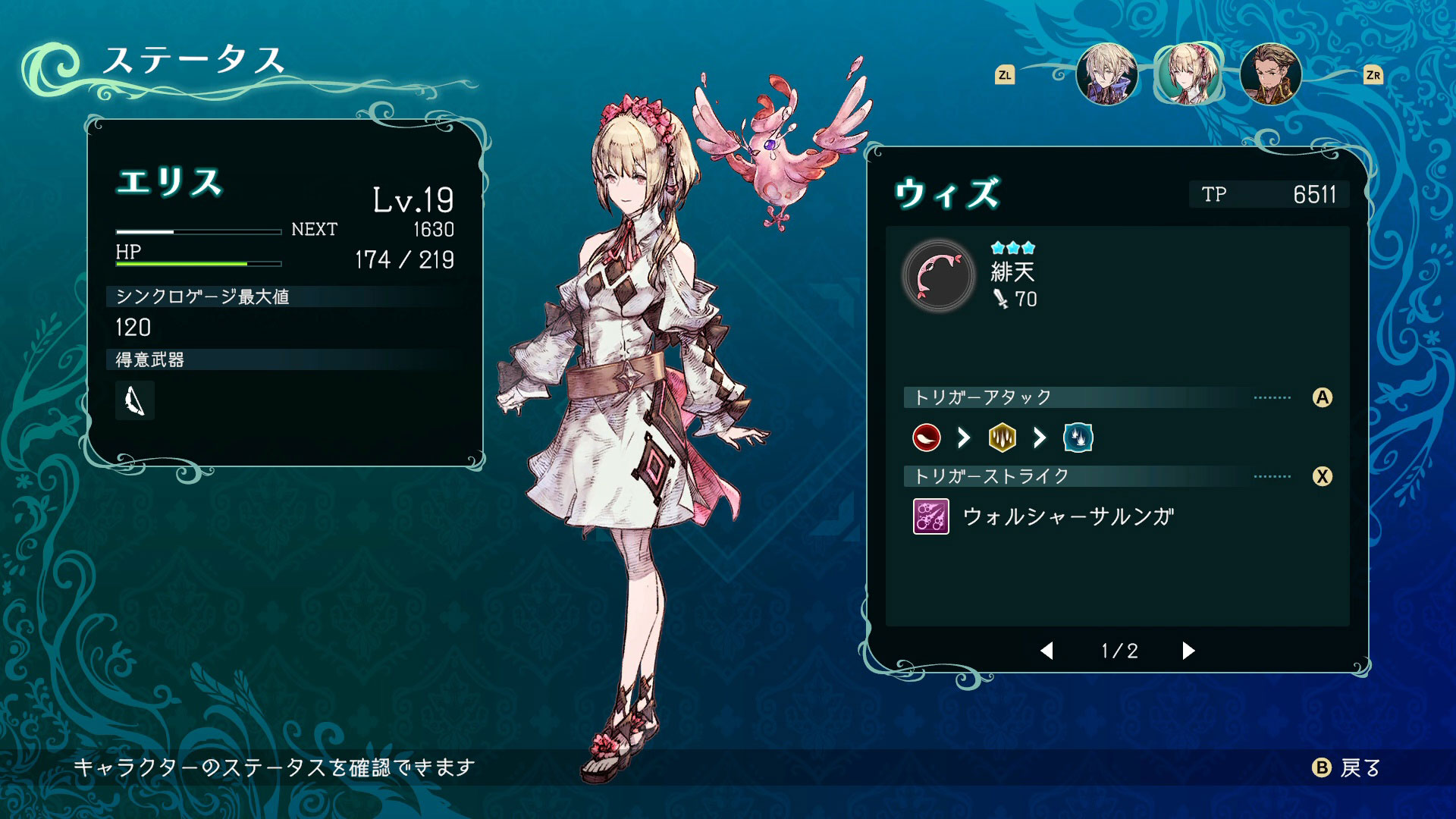The image size is (1456, 819).
Task: Click the yellow hexagon trigger attack icon
Action: click(x=1002, y=438)
